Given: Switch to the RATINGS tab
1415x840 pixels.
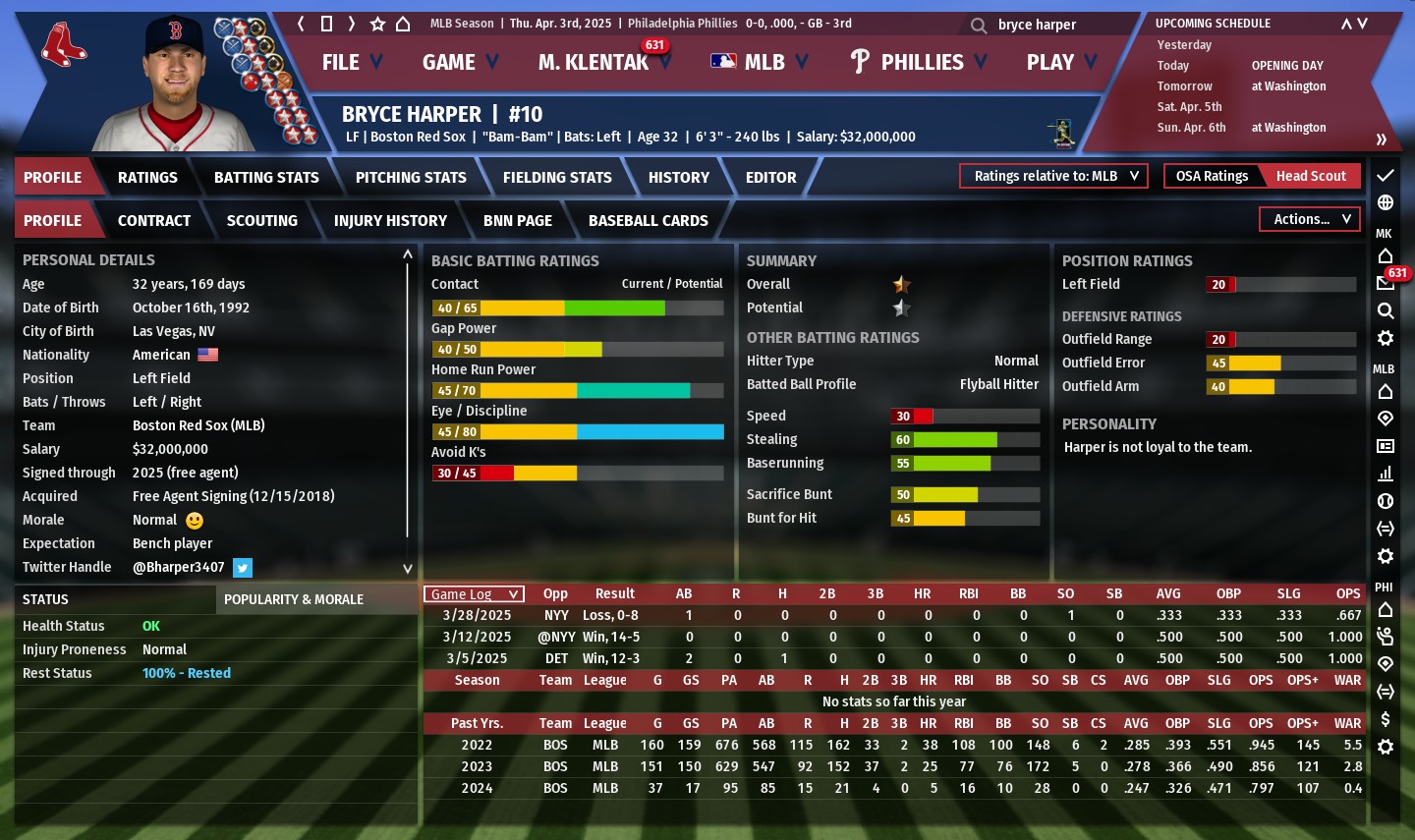Looking at the screenshot, I should (147, 178).
